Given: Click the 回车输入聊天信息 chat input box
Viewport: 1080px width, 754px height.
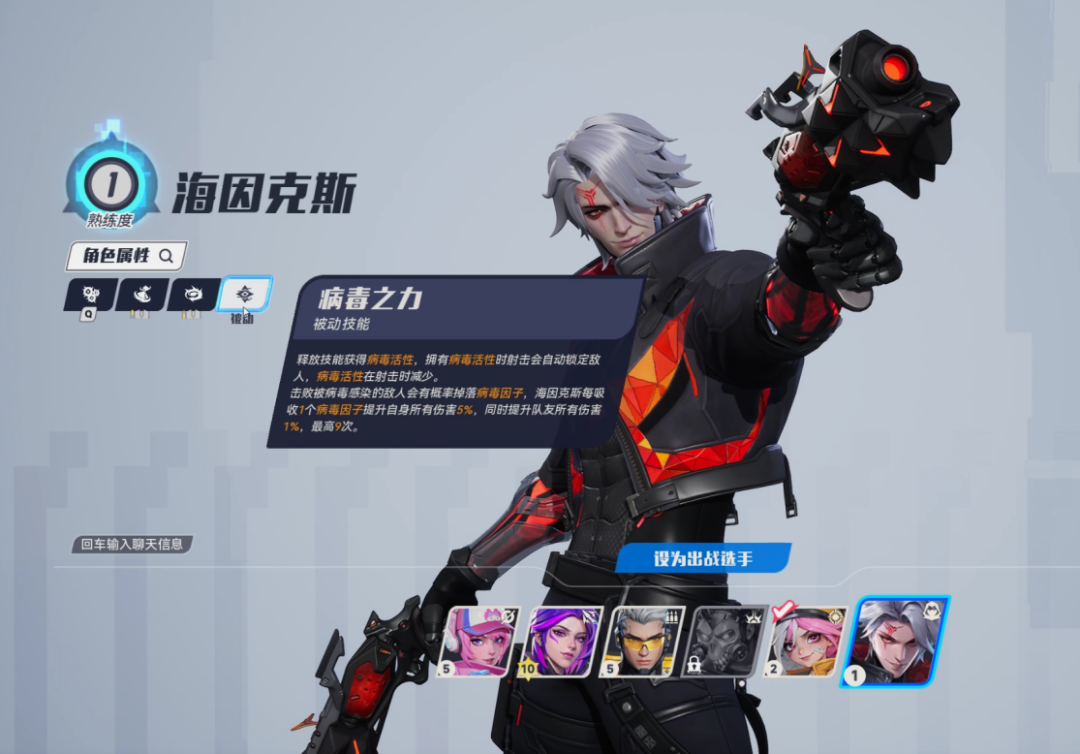Looking at the screenshot, I should (x=131, y=545).
